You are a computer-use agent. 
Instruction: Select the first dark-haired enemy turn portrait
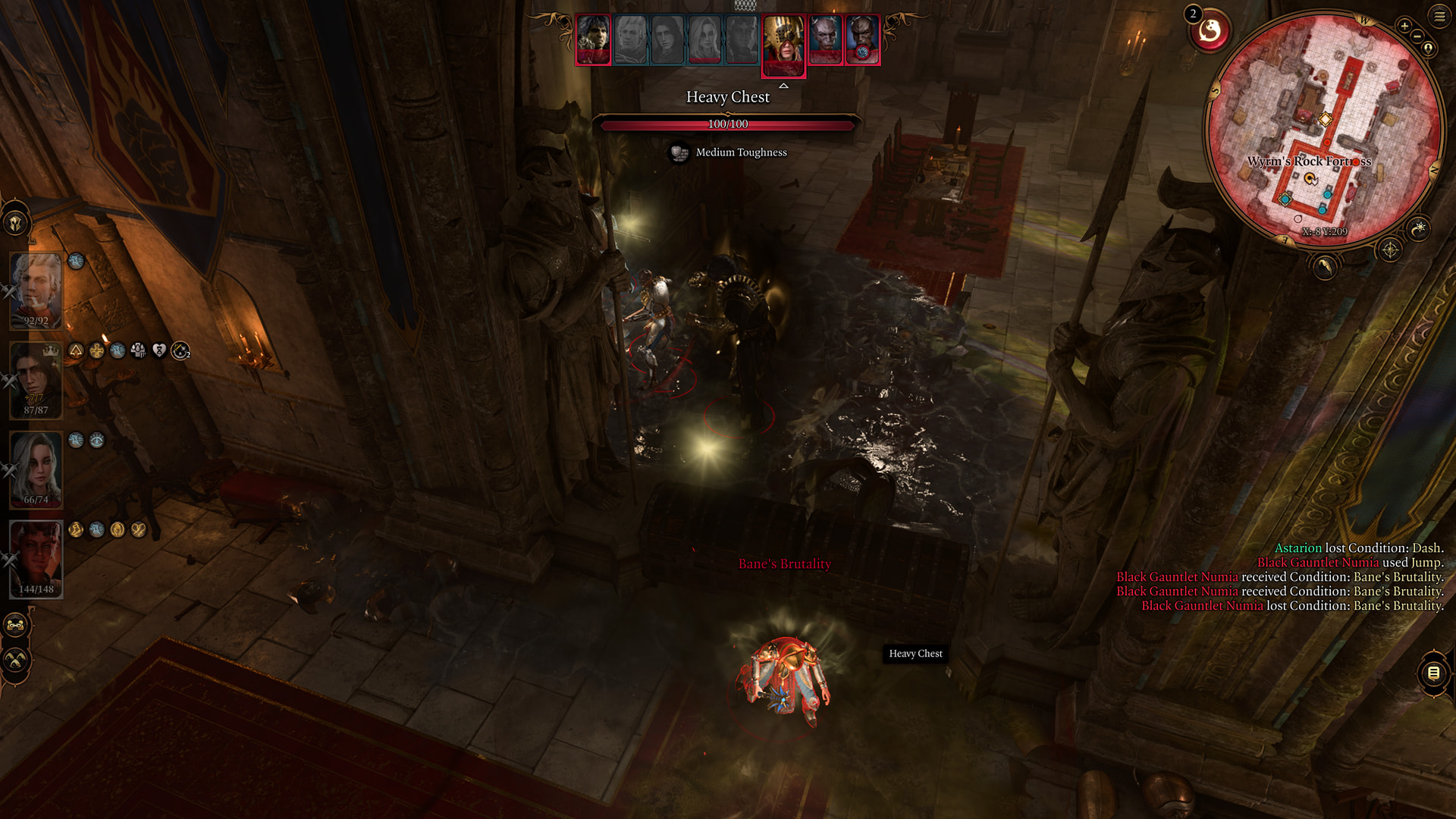593,39
